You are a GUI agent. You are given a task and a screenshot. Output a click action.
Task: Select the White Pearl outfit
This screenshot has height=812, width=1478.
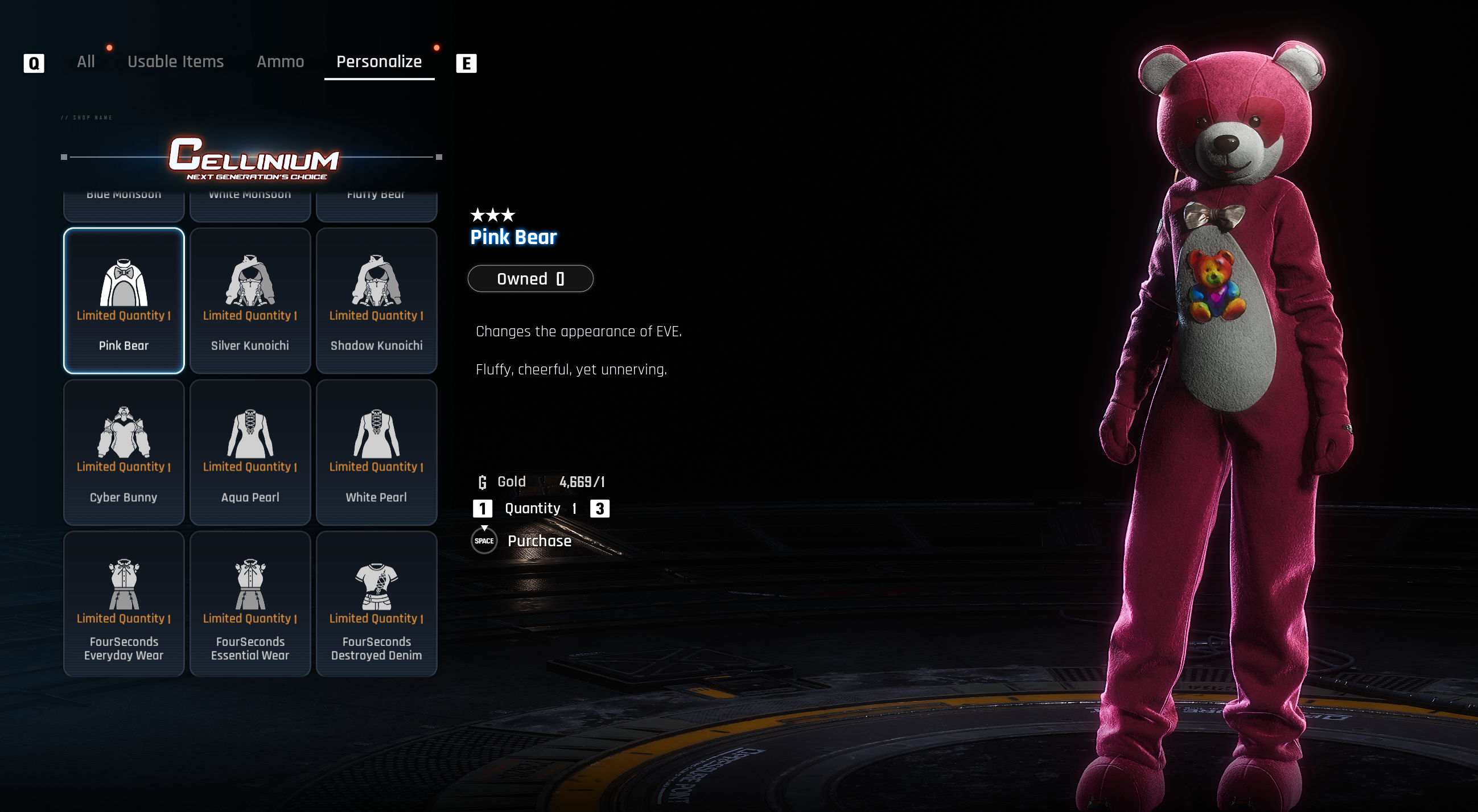tap(376, 452)
